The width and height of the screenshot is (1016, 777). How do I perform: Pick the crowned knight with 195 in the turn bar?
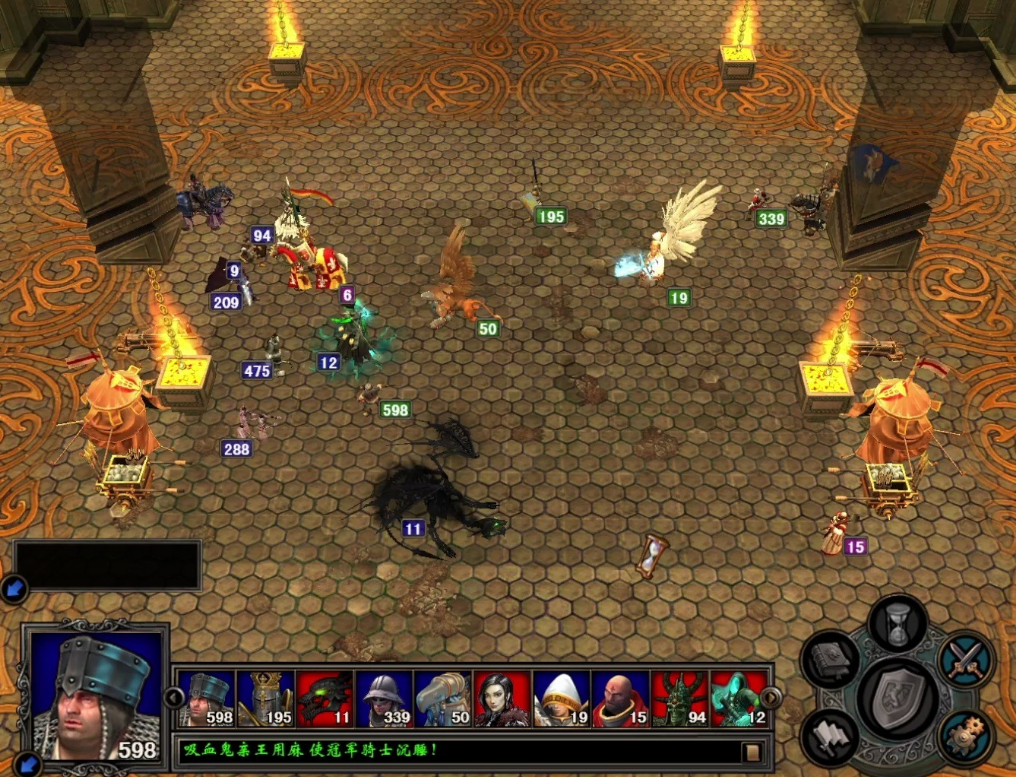click(265, 699)
